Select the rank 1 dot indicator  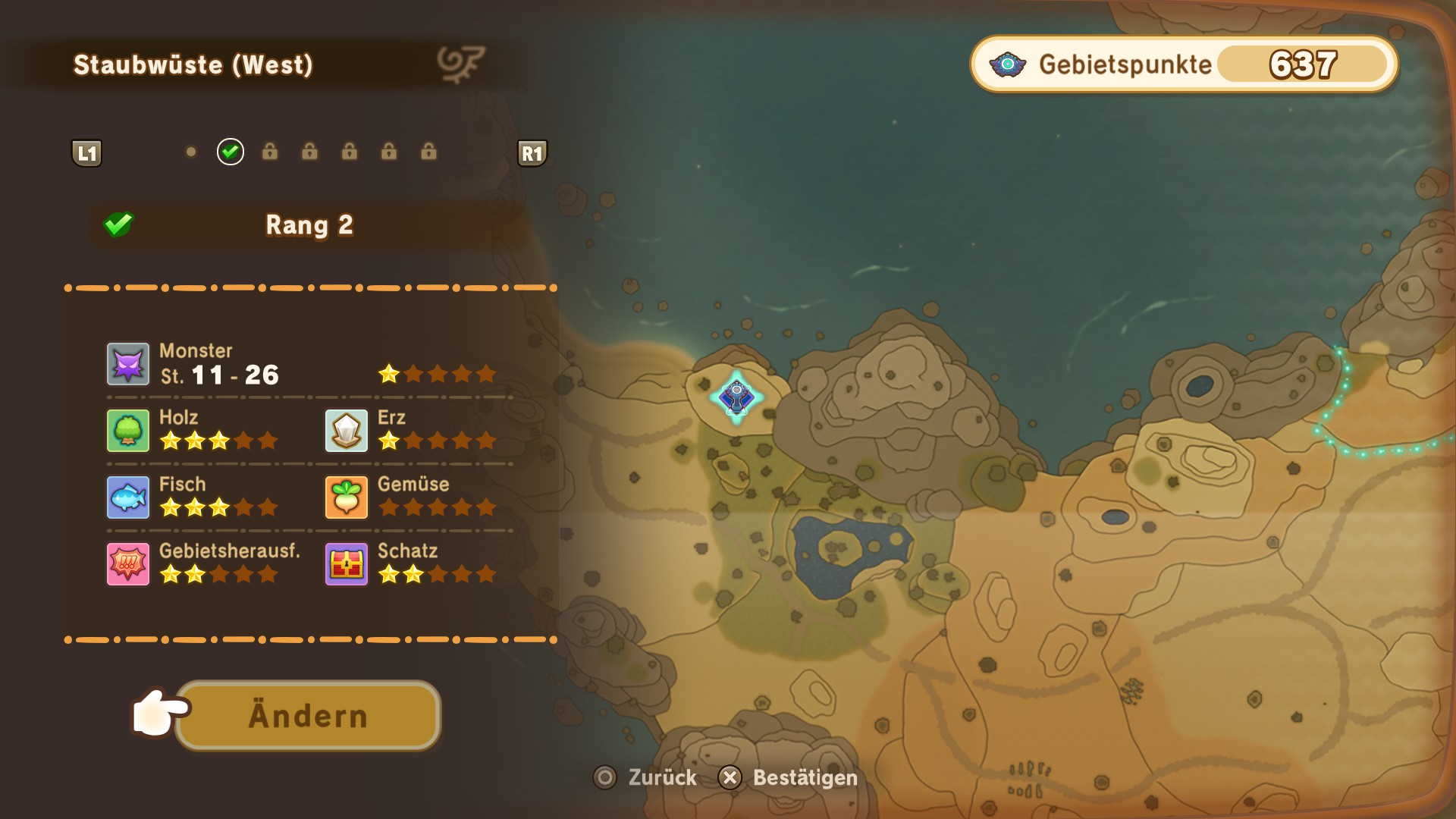point(191,152)
